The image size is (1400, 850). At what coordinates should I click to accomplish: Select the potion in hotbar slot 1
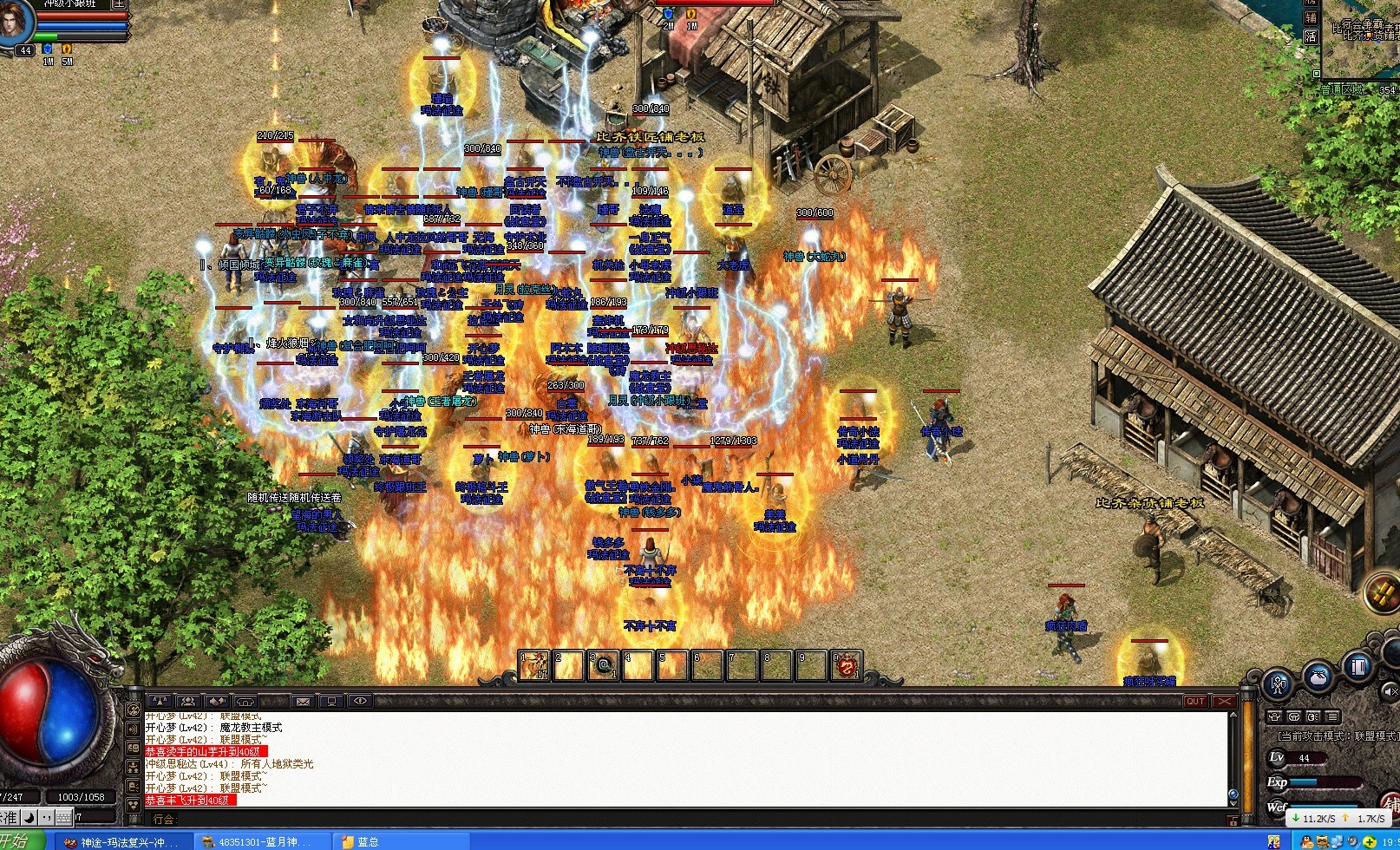point(533,665)
